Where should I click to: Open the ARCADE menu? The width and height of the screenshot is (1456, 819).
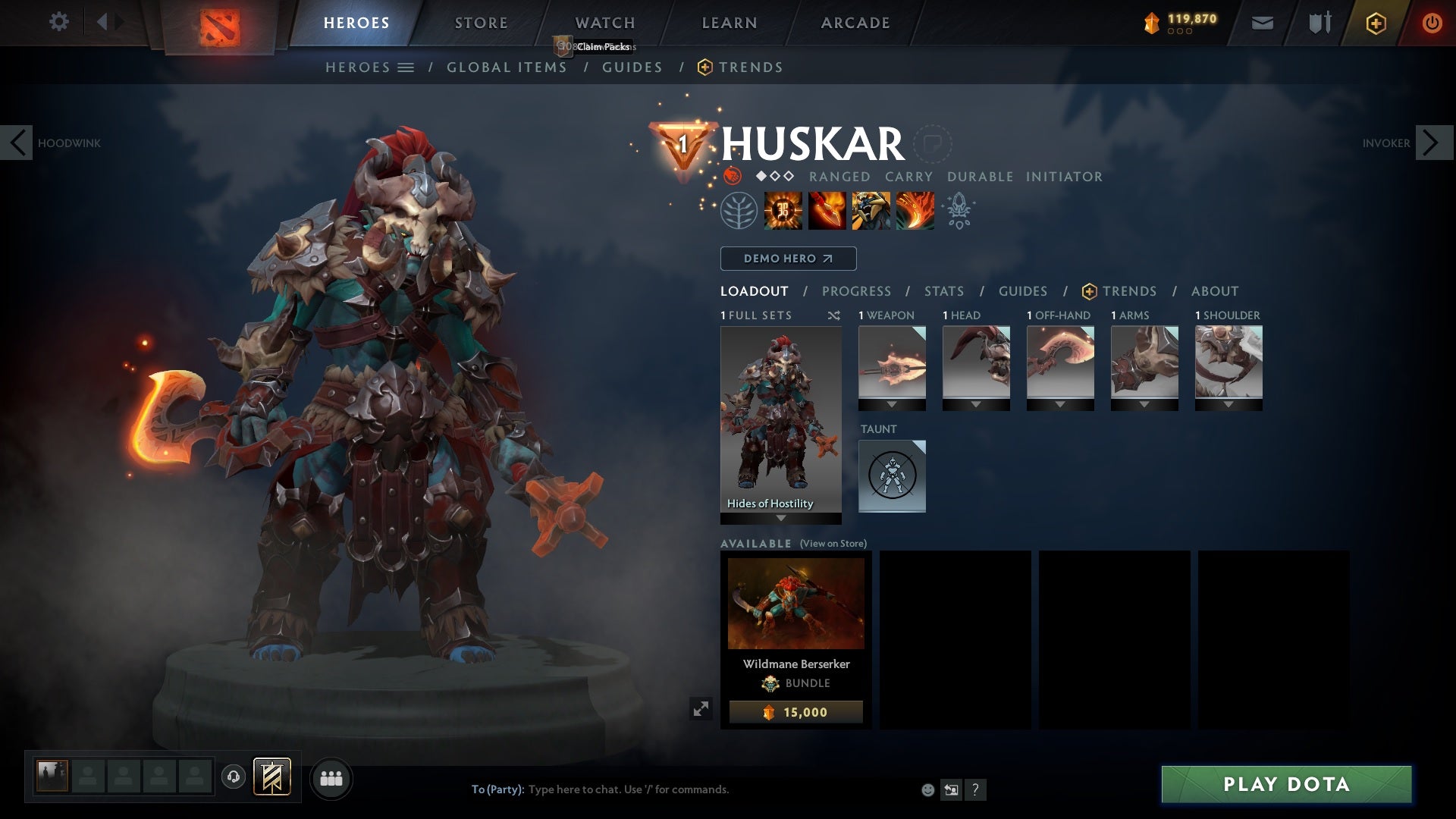[x=854, y=23]
